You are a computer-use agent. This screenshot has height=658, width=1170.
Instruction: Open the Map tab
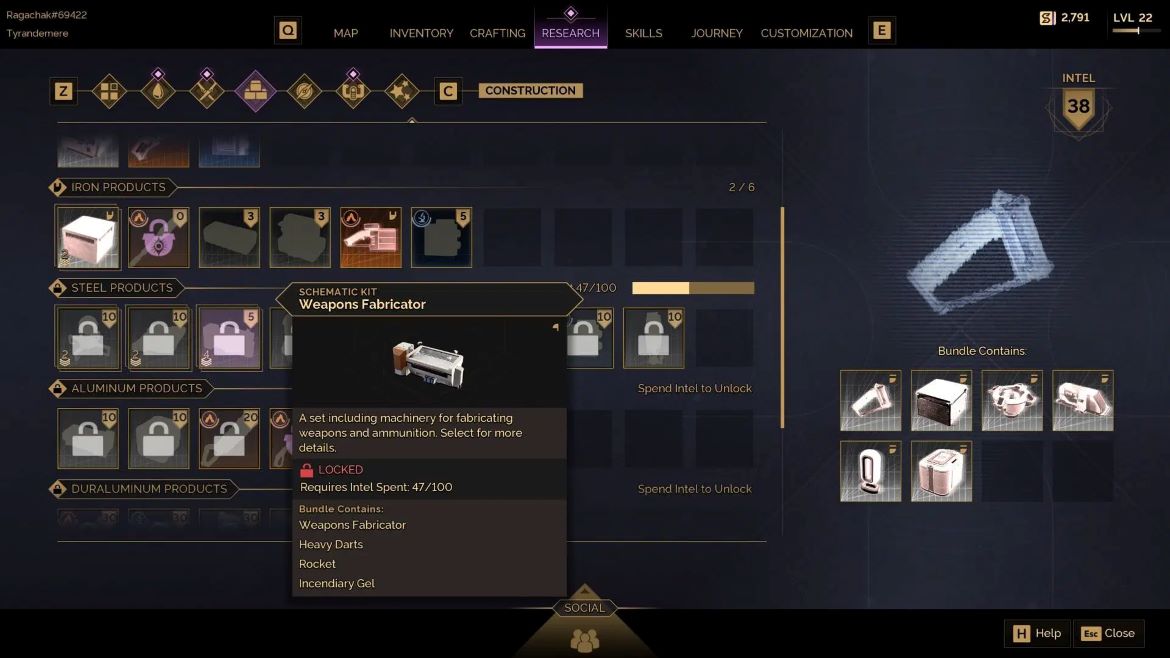[x=346, y=33]
